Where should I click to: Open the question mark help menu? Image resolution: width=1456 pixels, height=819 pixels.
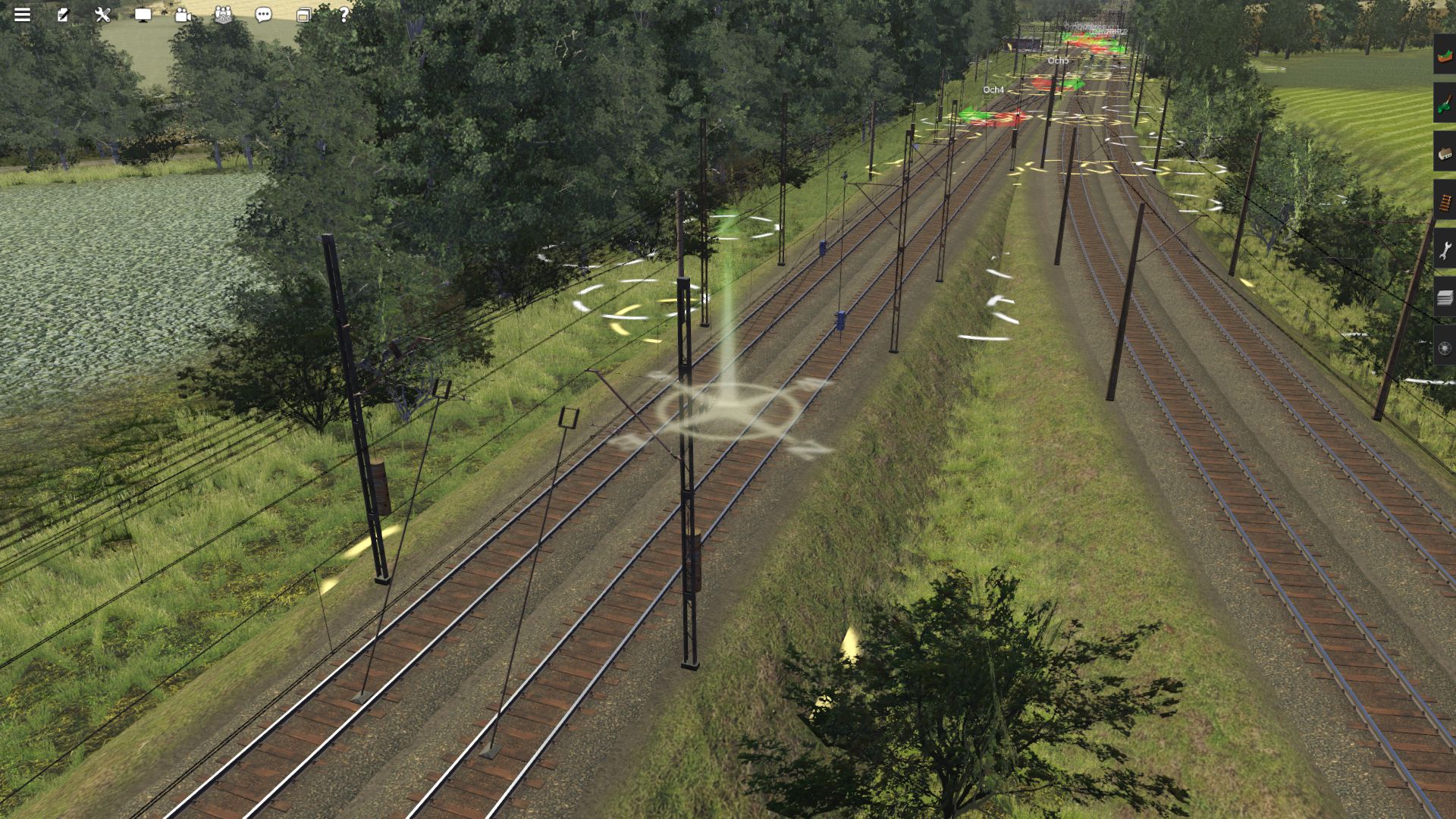344,14
